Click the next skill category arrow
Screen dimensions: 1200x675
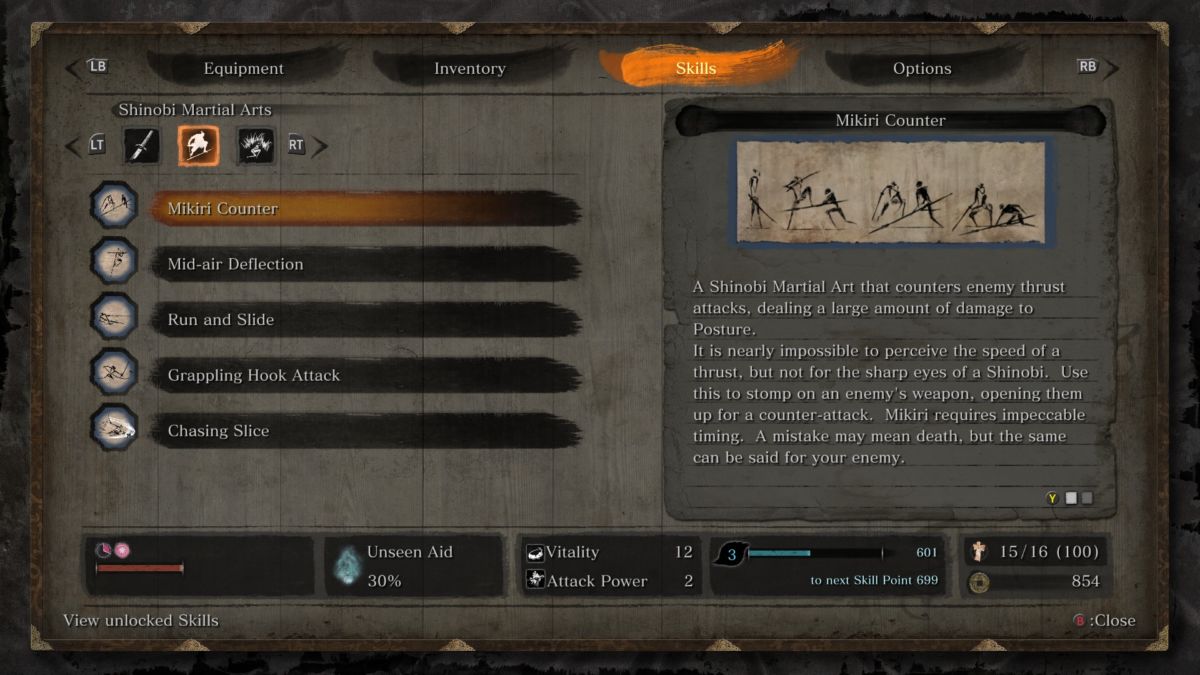(x=320, y=146)
